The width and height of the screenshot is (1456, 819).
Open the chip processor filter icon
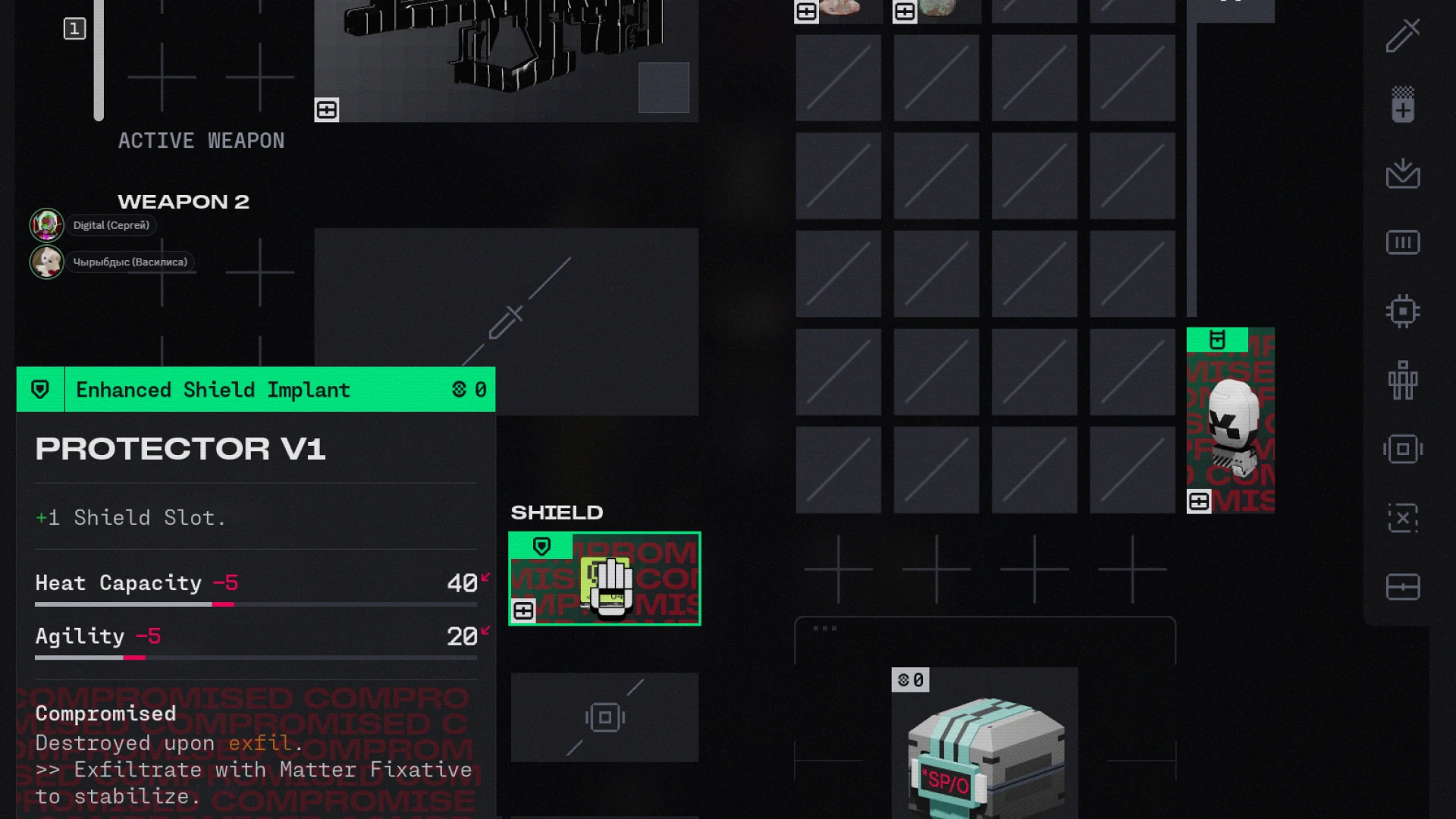1402,312
